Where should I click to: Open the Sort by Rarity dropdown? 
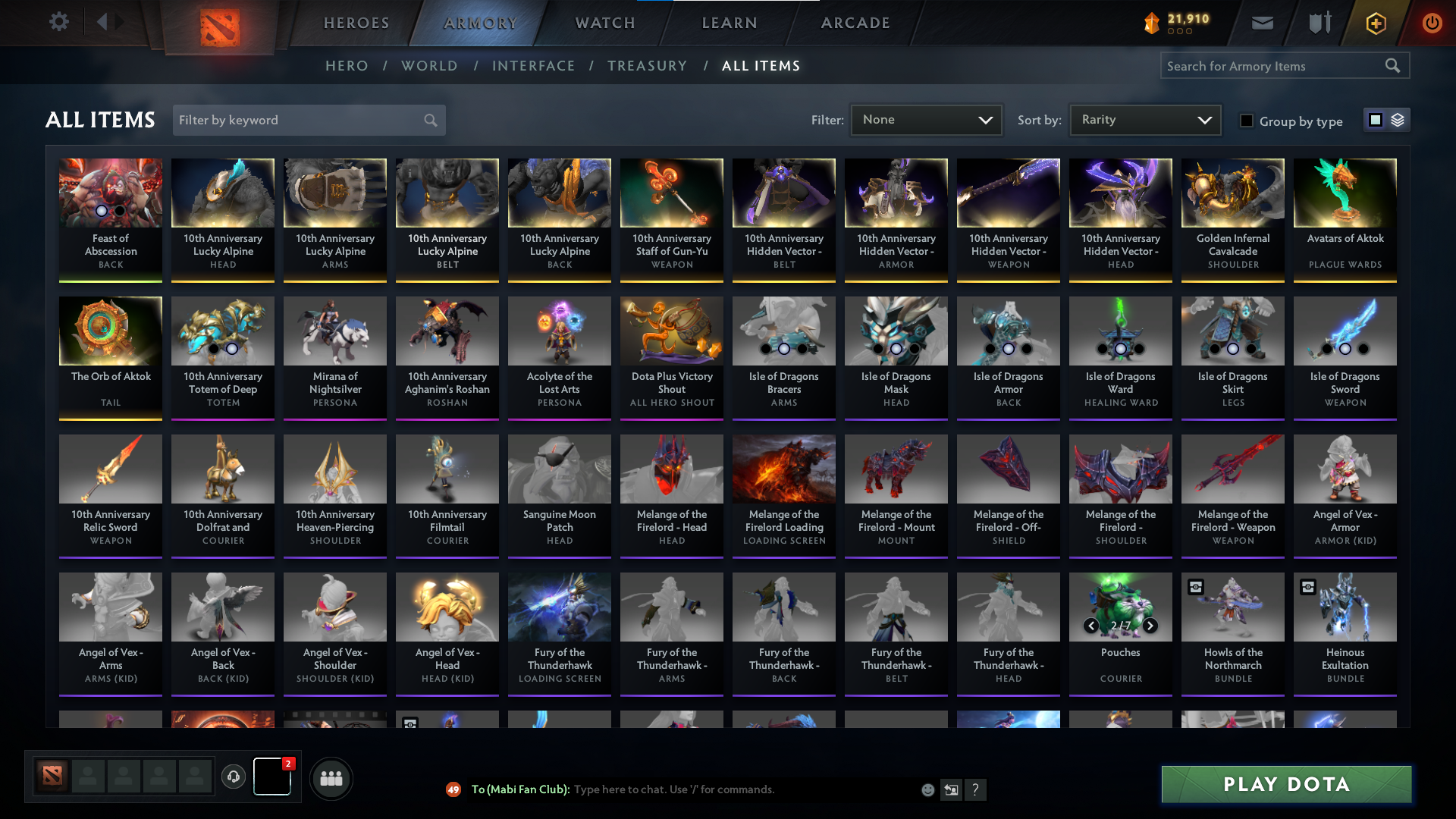1144,120
